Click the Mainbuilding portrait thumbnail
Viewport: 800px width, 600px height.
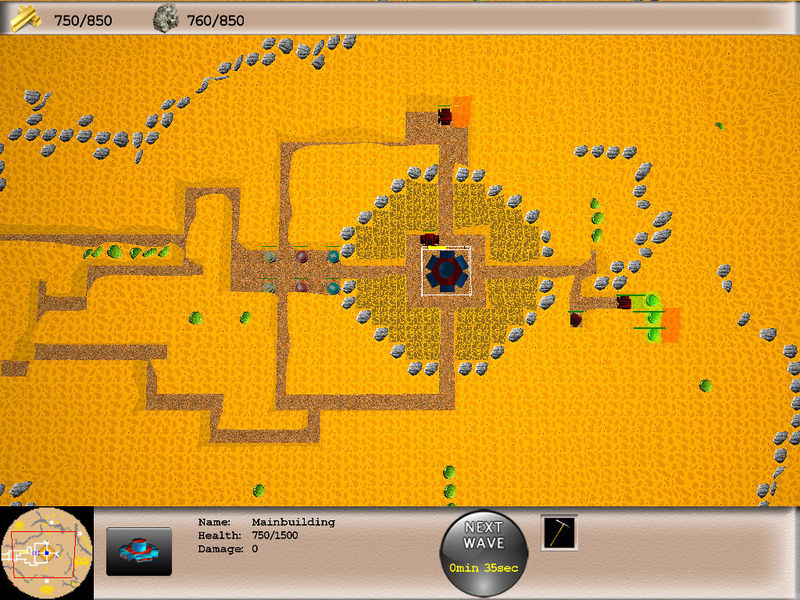point(139,551)
